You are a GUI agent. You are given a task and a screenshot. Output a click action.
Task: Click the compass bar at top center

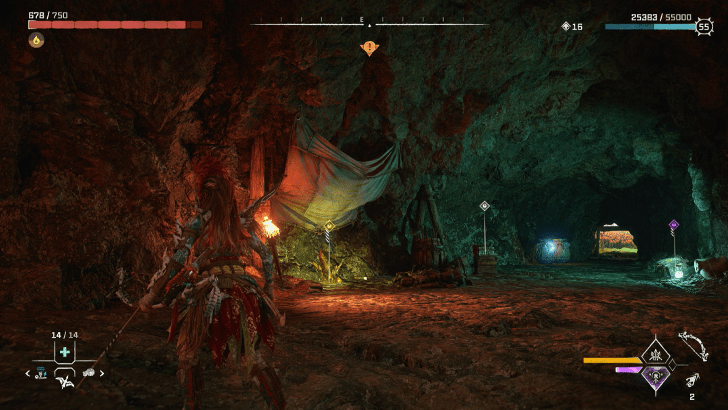(369, 23)
